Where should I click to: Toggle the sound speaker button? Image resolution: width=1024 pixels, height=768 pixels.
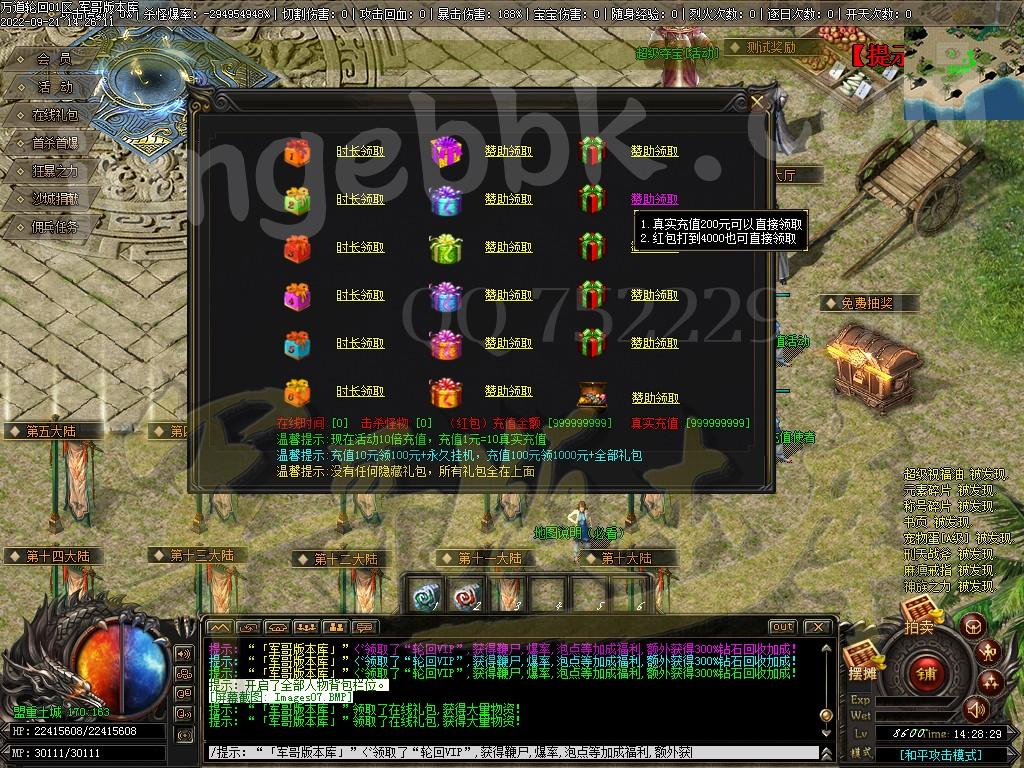(x=974, y=711)
